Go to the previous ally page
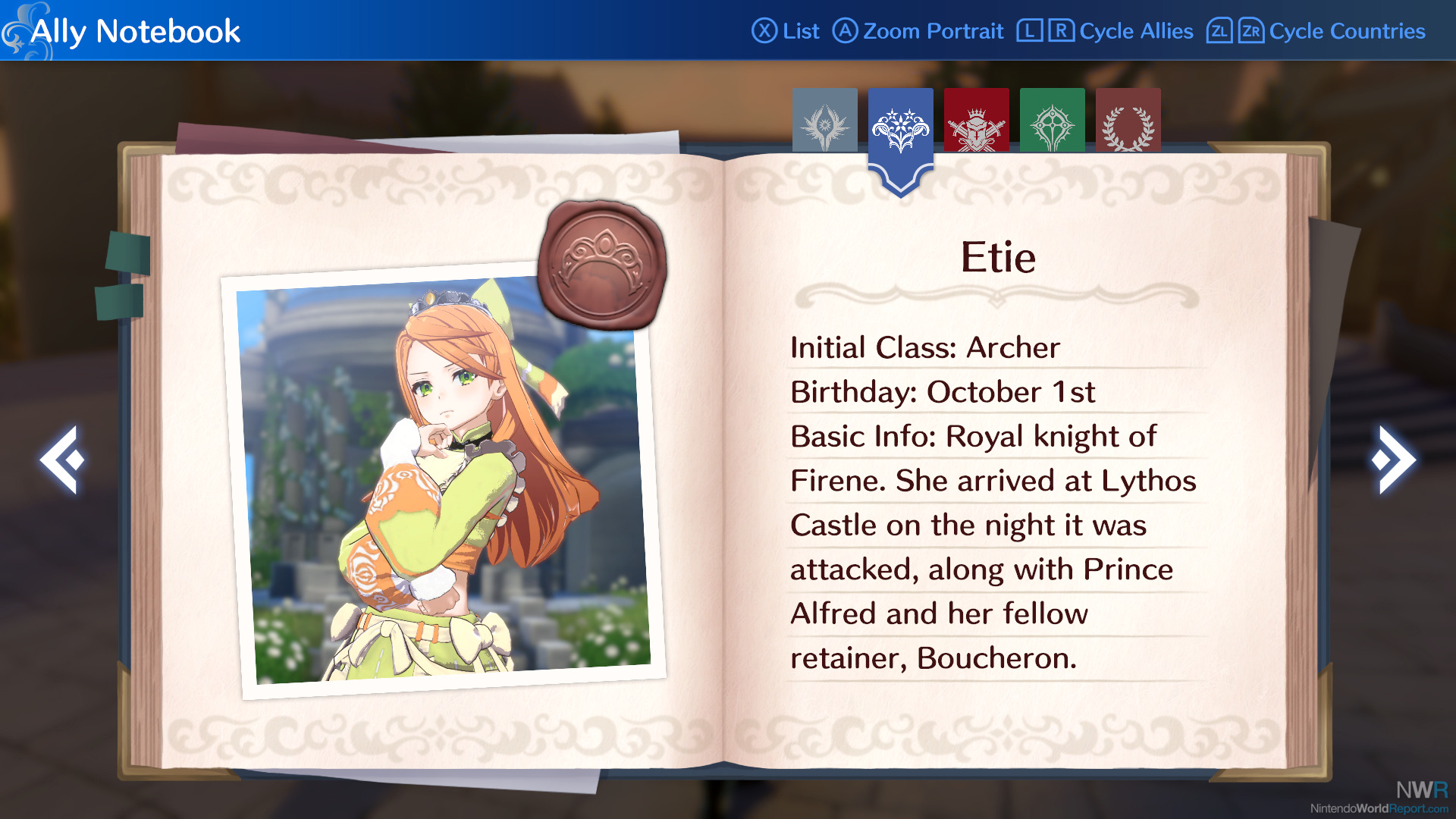This screenshot has width=1456, height=819. point(62,460)
